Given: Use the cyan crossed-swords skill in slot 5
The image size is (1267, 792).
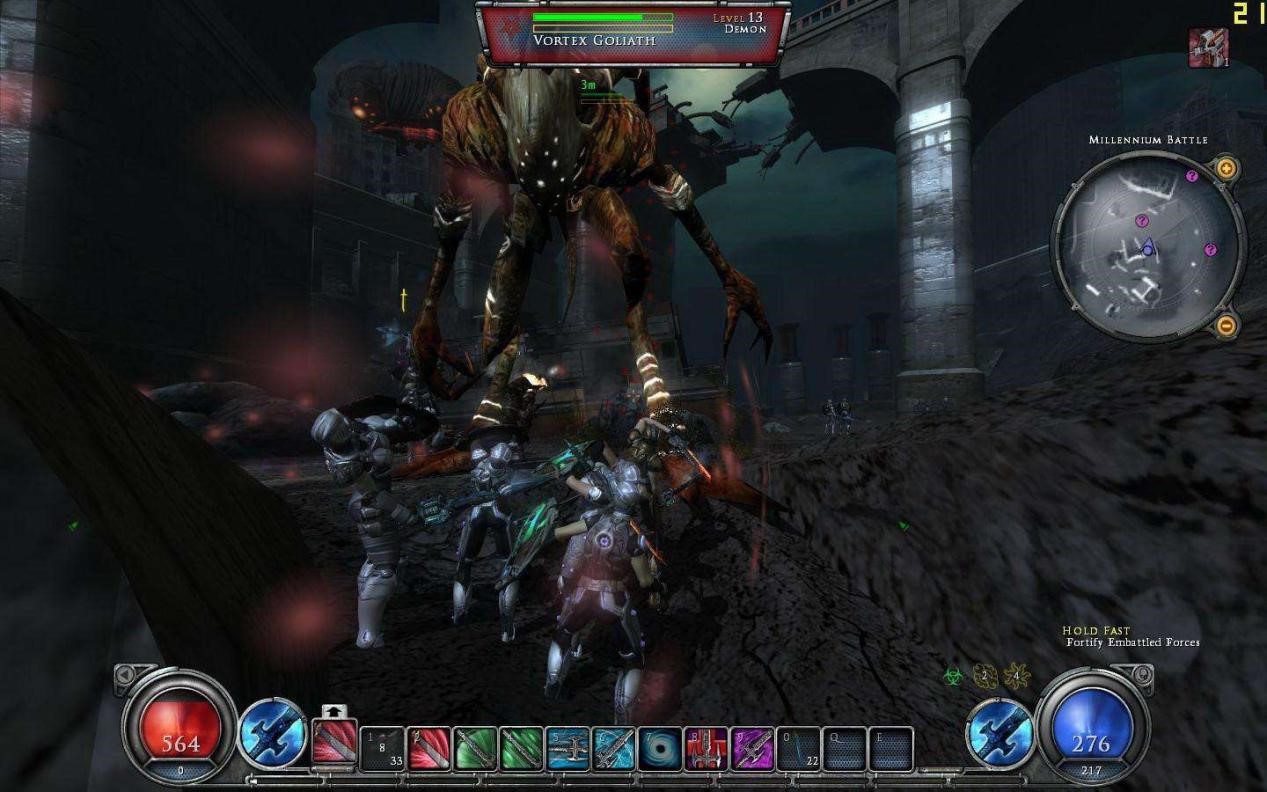Looking at the screenshot, I should coord(567,748).
